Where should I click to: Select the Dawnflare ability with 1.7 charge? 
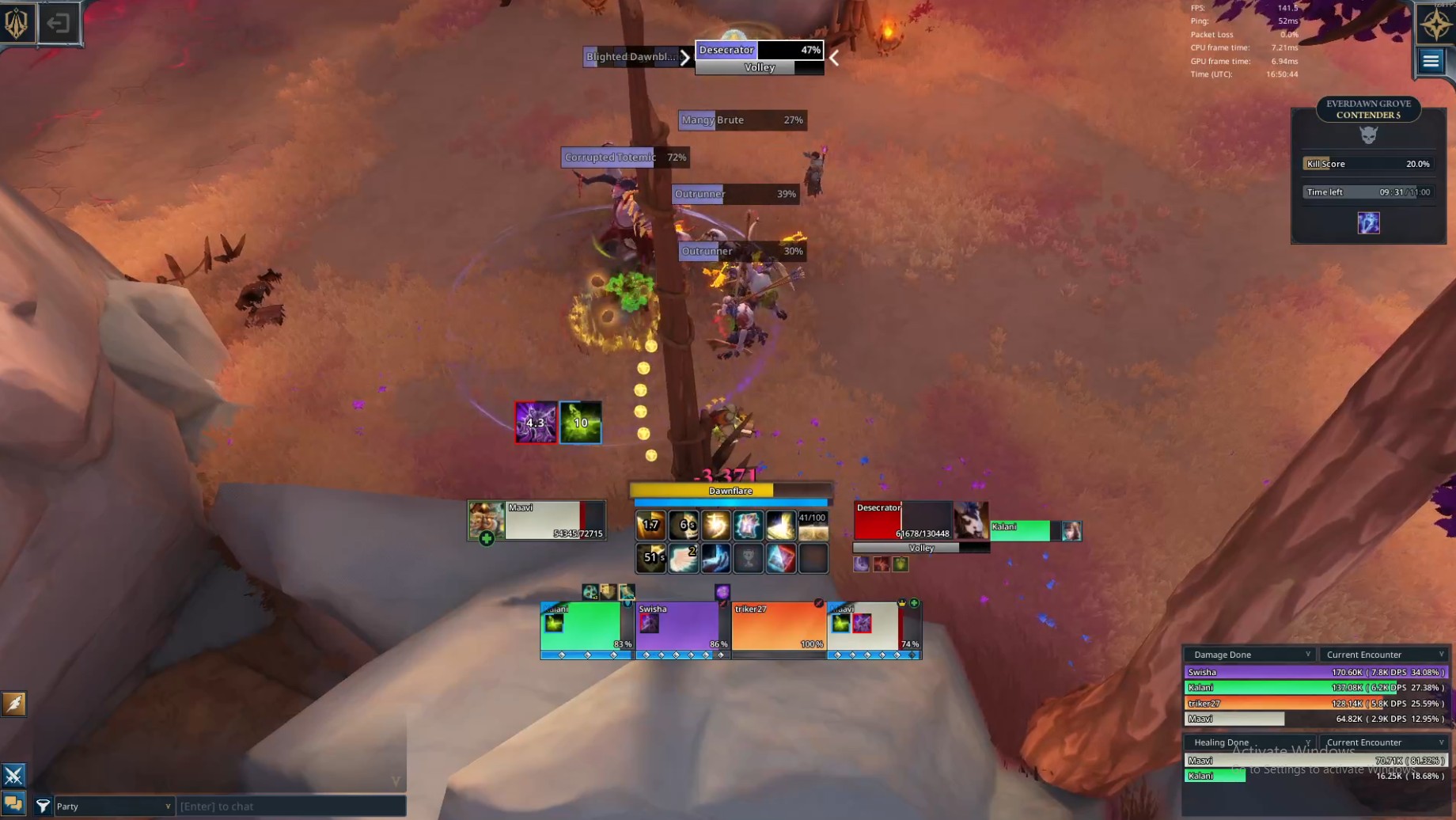(x=650, y=524)
